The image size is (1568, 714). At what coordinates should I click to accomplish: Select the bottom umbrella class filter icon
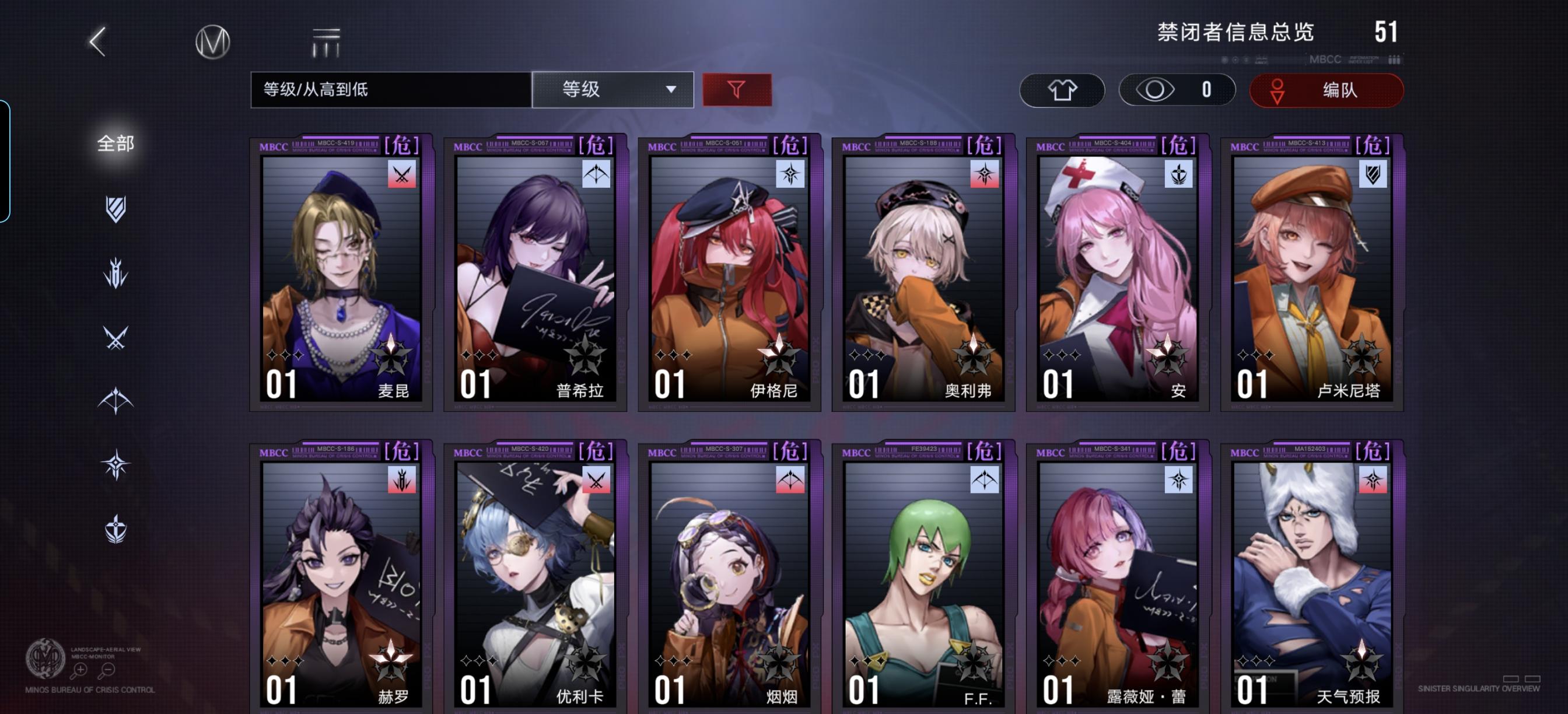pos(116,529)
